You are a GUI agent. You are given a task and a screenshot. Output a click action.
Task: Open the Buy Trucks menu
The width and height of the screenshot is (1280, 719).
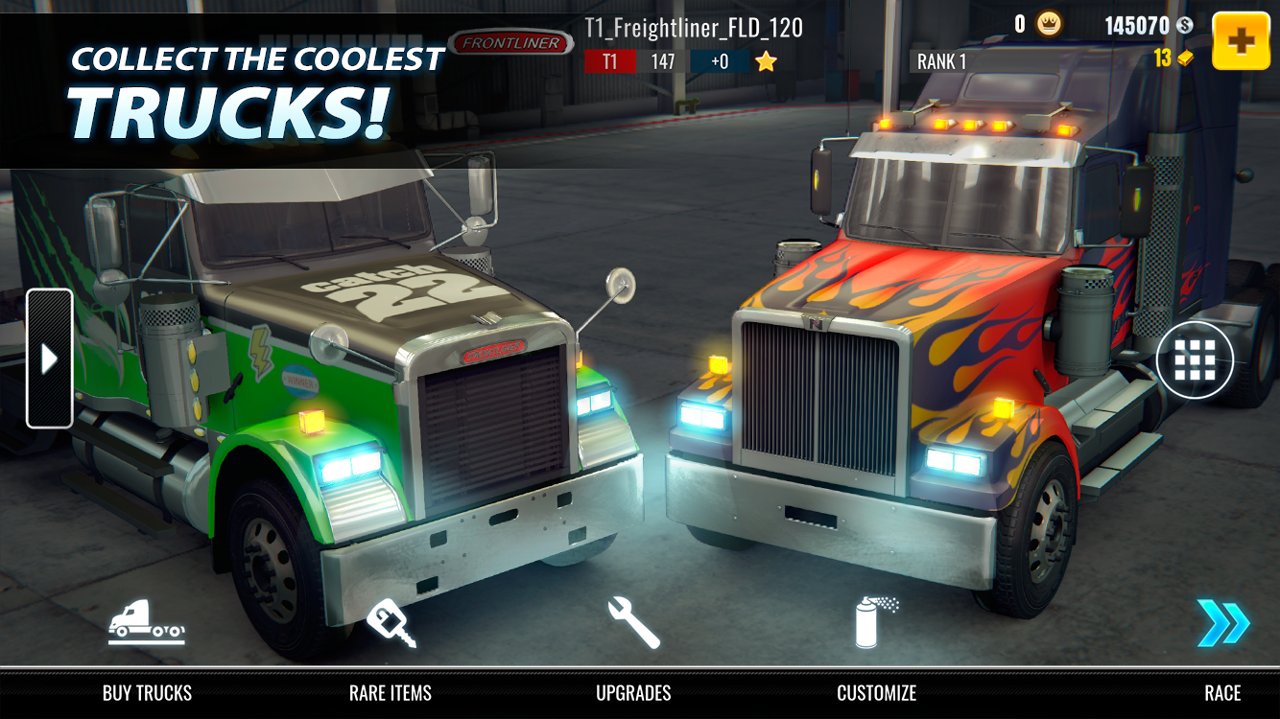pyautogui.click(x=147, y=623)
